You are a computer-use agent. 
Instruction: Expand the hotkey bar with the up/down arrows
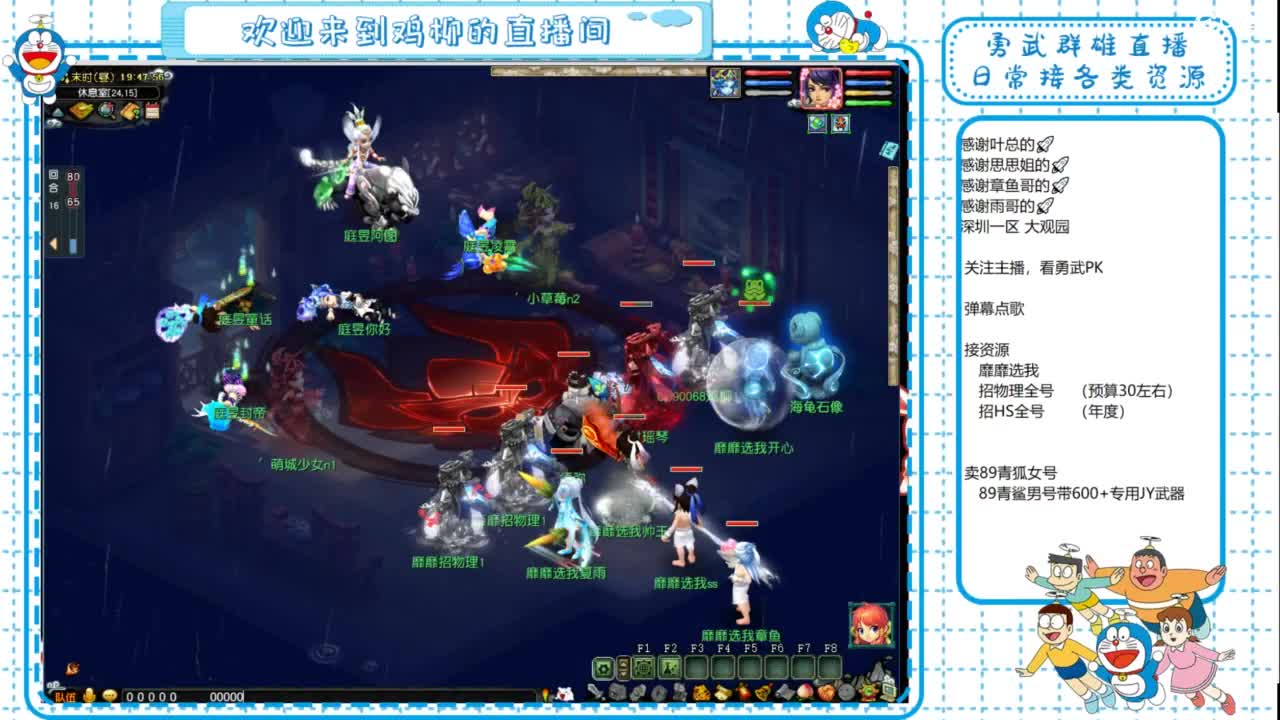click(x=623, y=667)
